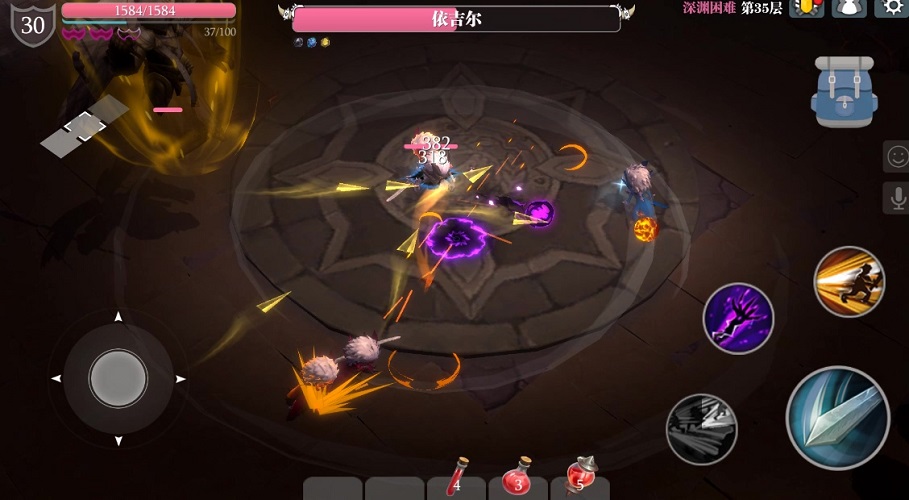
Task: Open the players/friends panel icon
Action: point(849,8)
